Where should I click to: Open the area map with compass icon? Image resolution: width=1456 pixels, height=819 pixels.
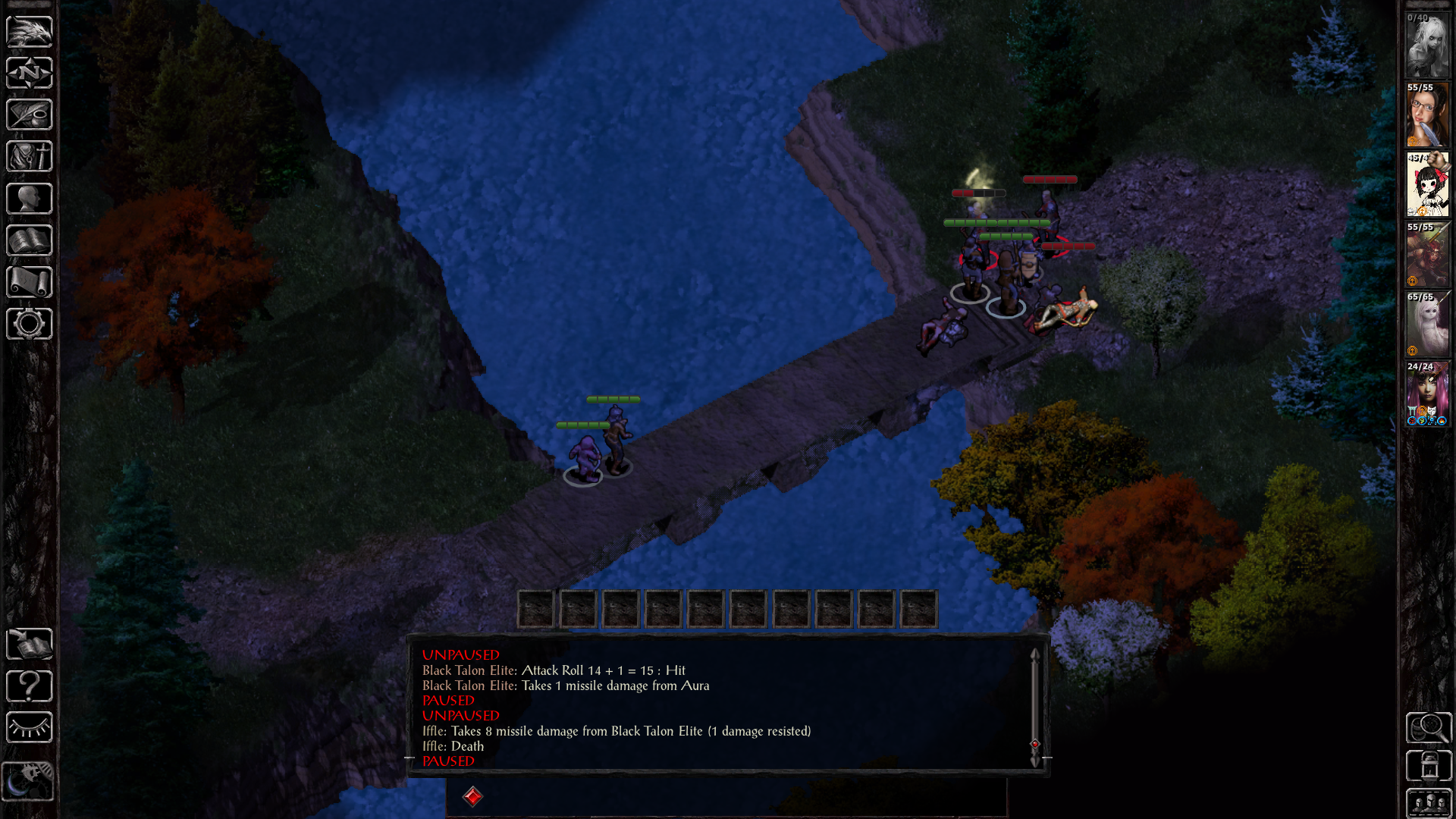29,74
